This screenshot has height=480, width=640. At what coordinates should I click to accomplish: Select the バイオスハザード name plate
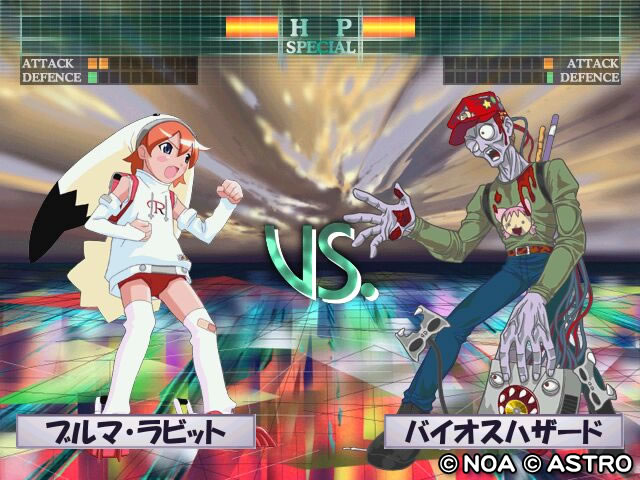point(504,432)
